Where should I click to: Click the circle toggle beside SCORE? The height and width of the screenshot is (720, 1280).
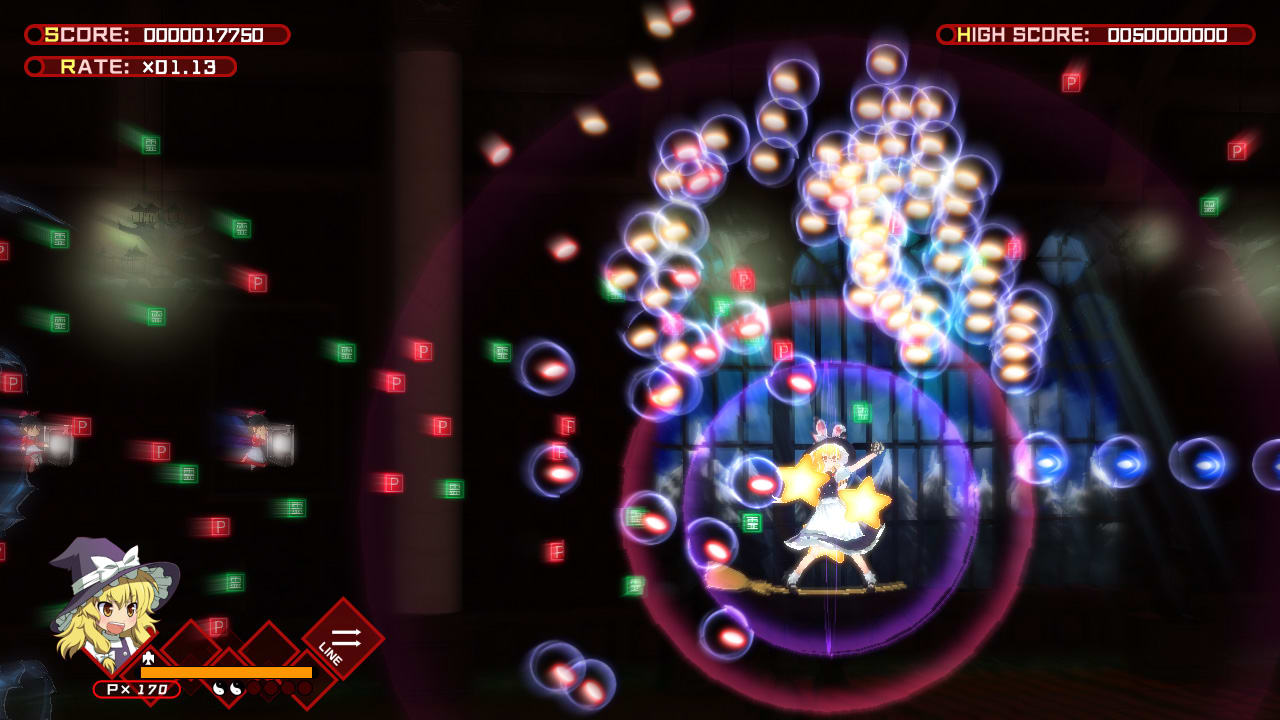pos(33,33)
